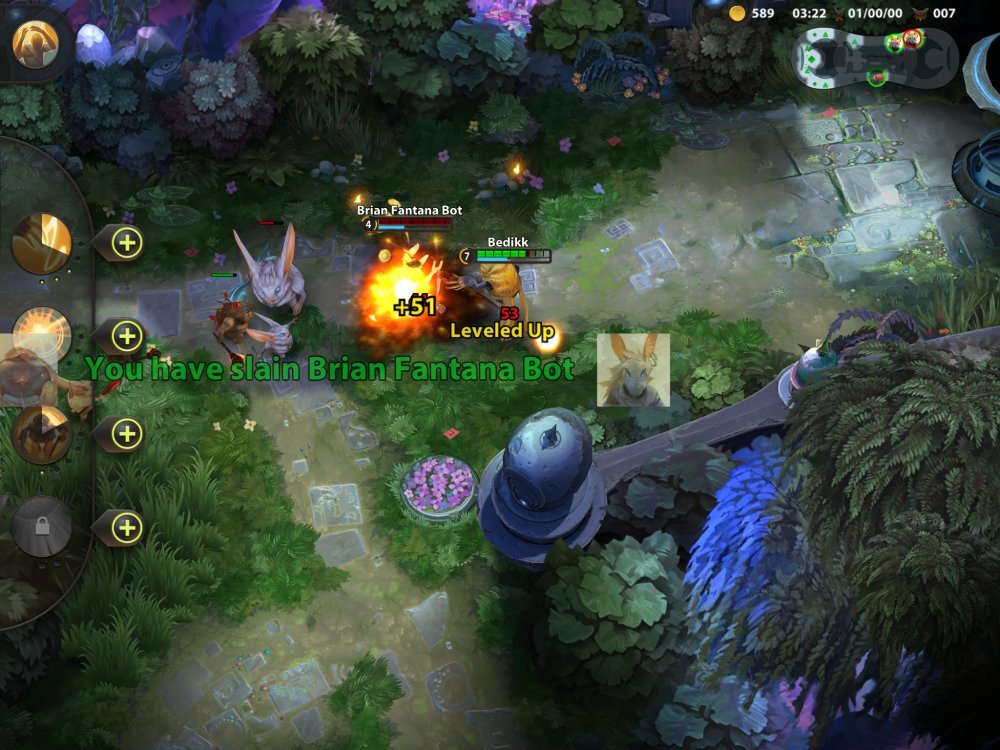Open the minimap

(874, 57)
